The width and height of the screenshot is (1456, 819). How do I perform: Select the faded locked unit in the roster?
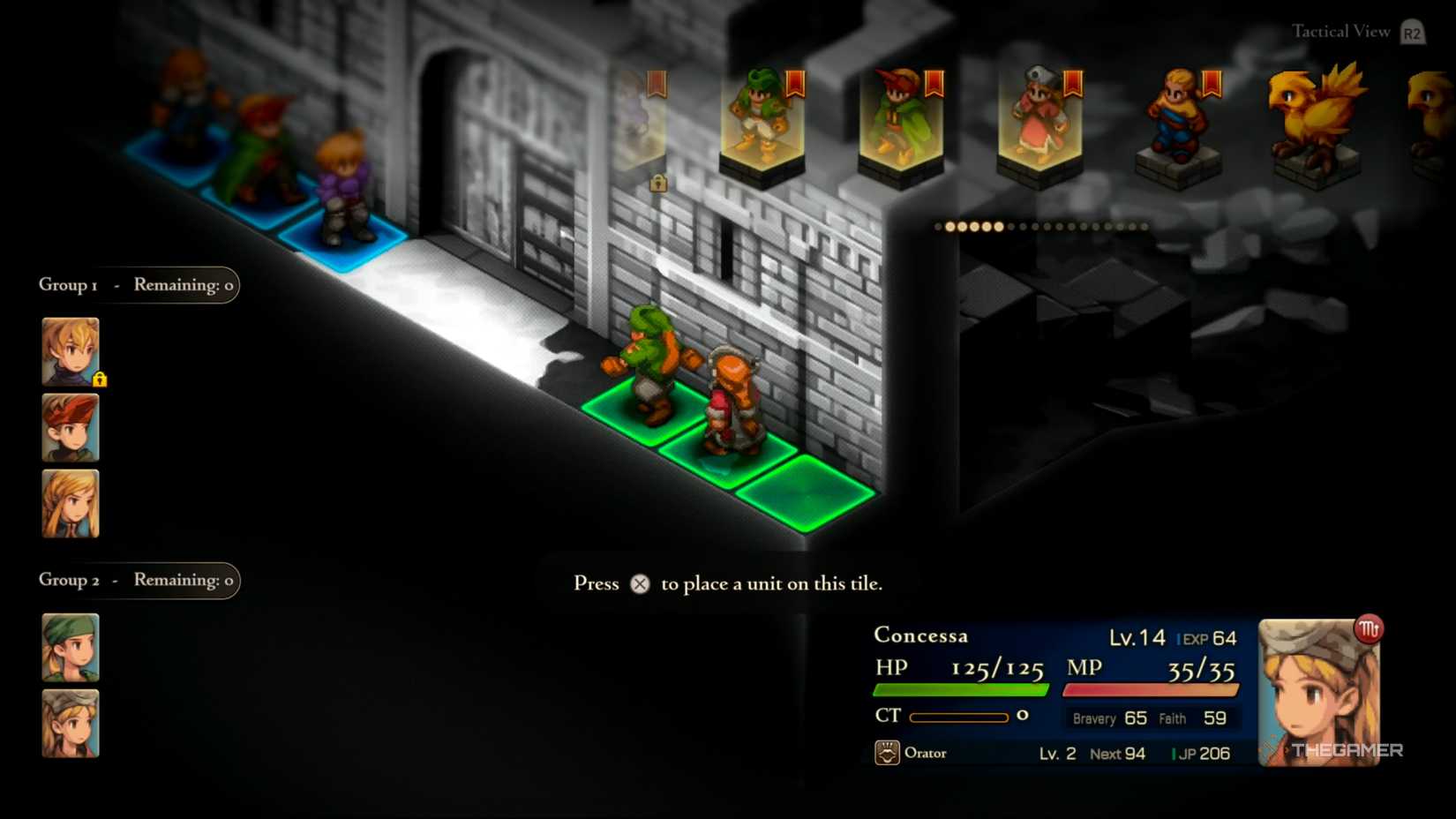pyautogui.click(x=639, y=124)
